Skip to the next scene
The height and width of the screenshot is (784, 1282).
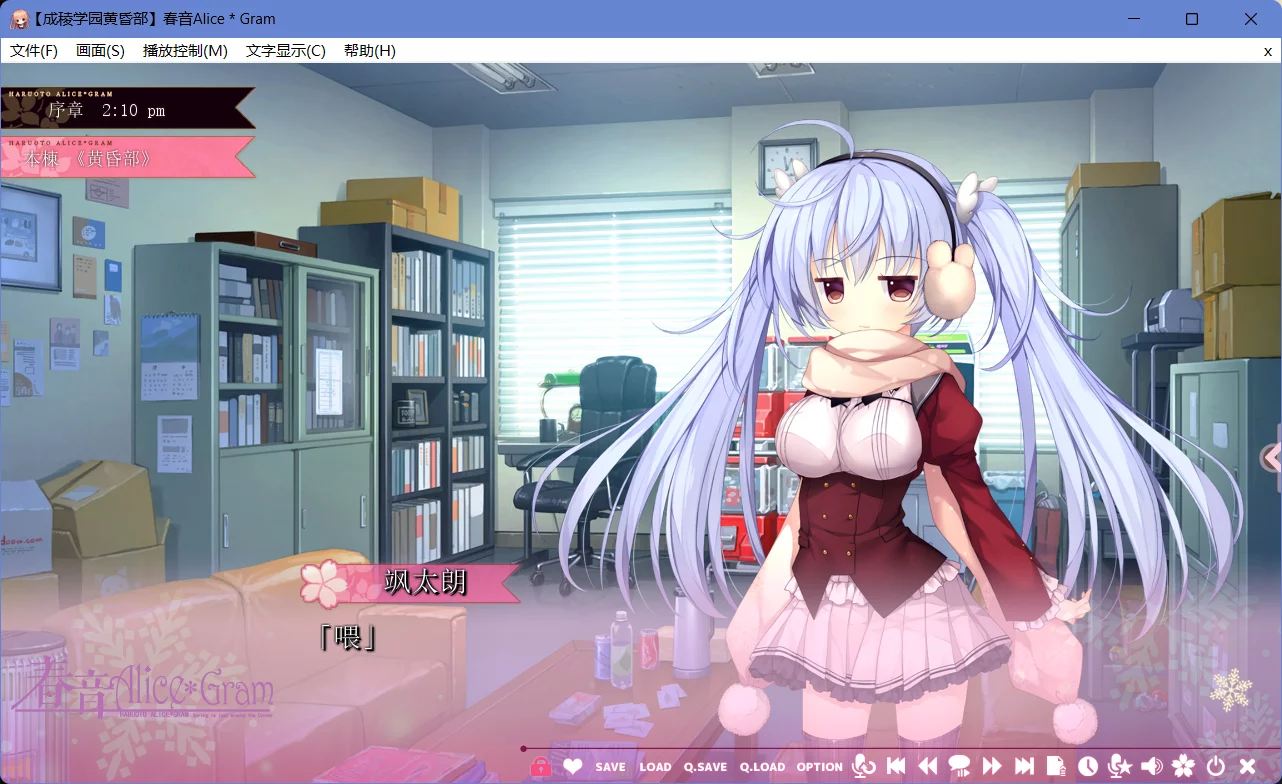[x=1025, y=765]
